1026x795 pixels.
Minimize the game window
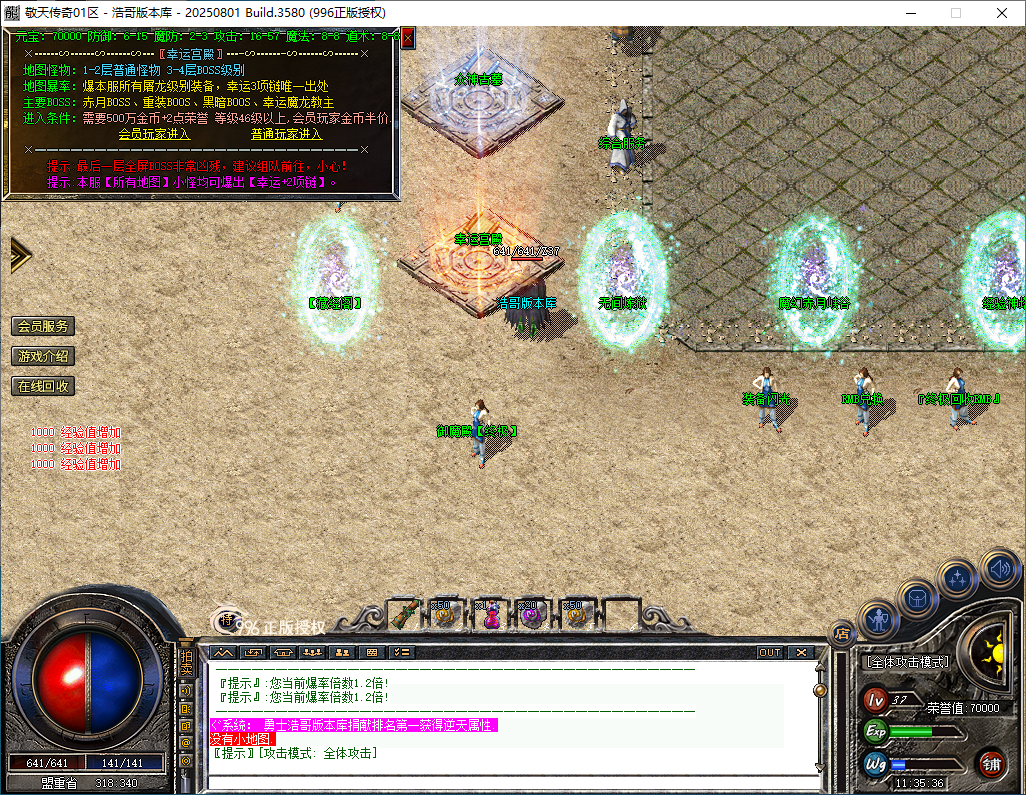pos(910,13)
